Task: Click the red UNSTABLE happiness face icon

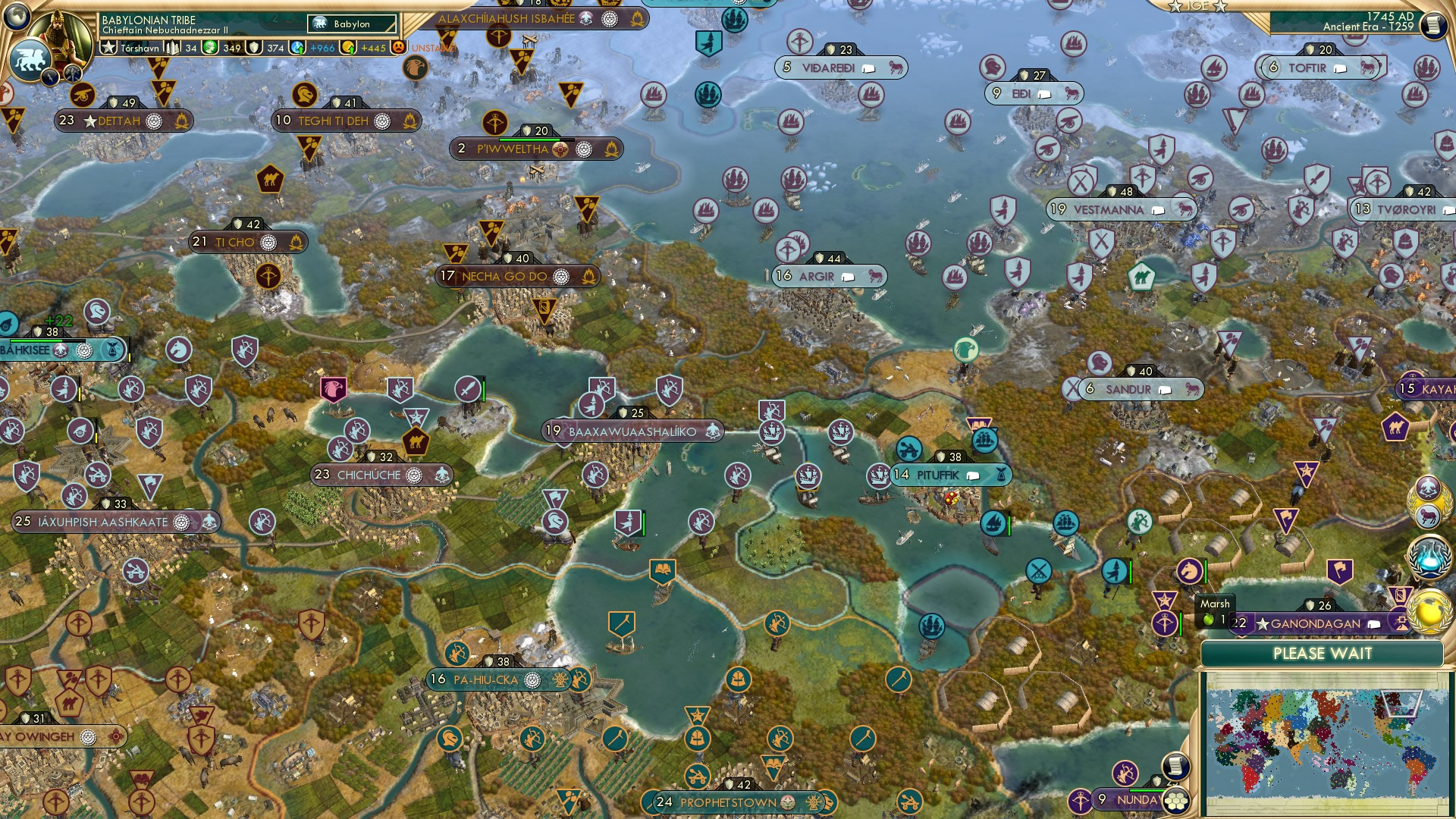Action: (x=397, y=45)
